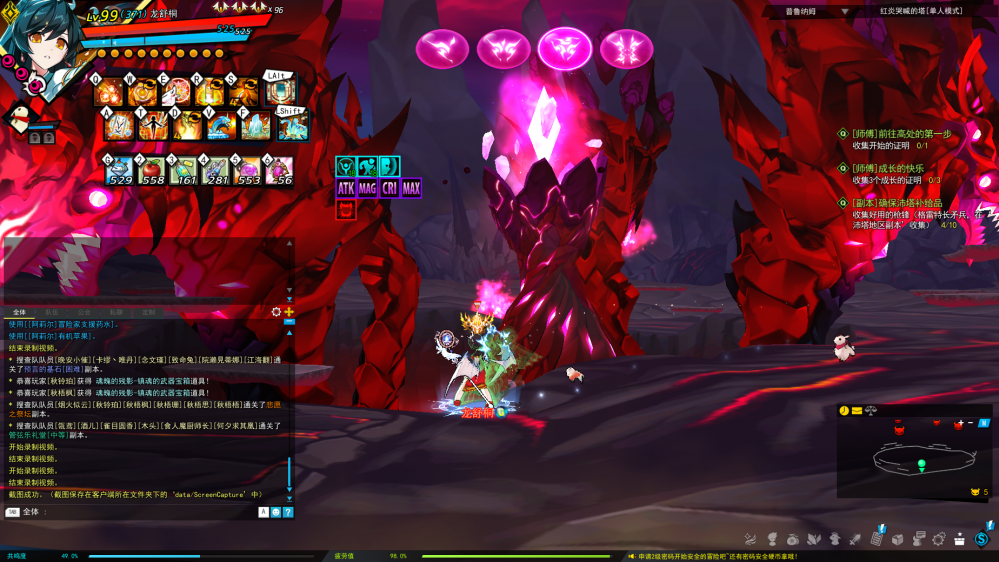Open the chat help question mark
999x562 pixels.
tap(288, 512)
